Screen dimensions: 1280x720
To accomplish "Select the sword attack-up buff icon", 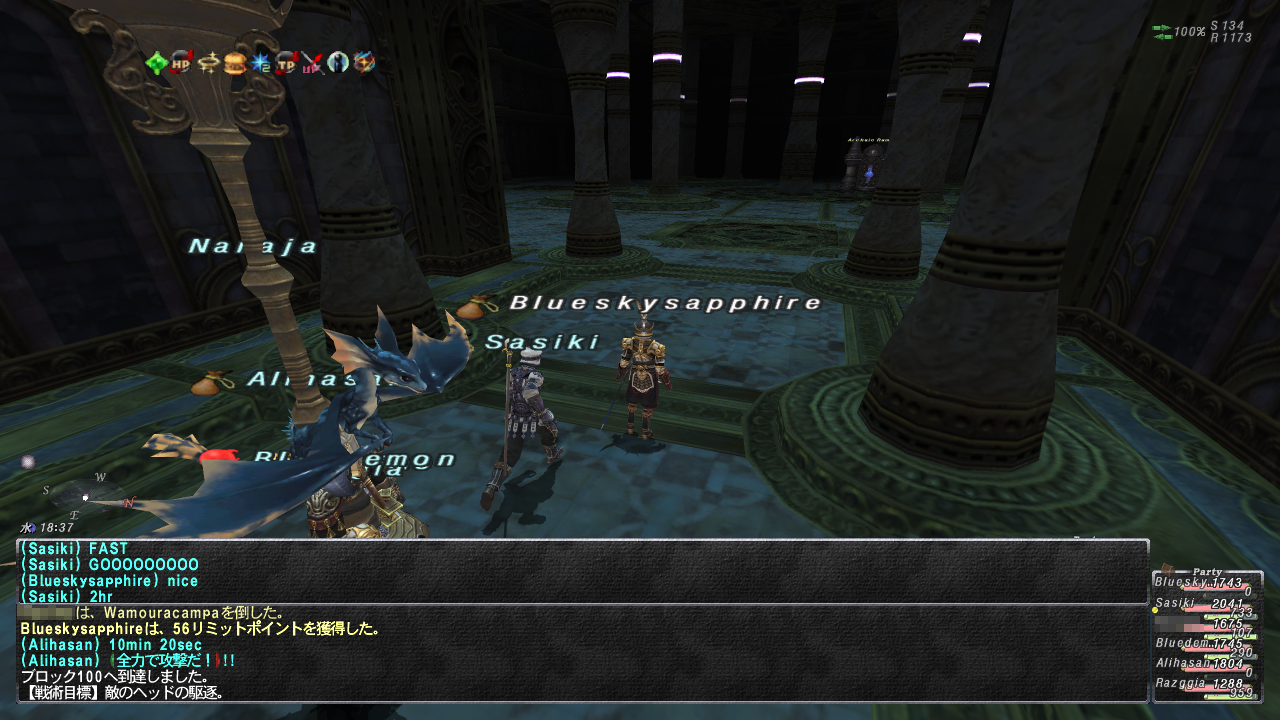I will tap(313, 63).
